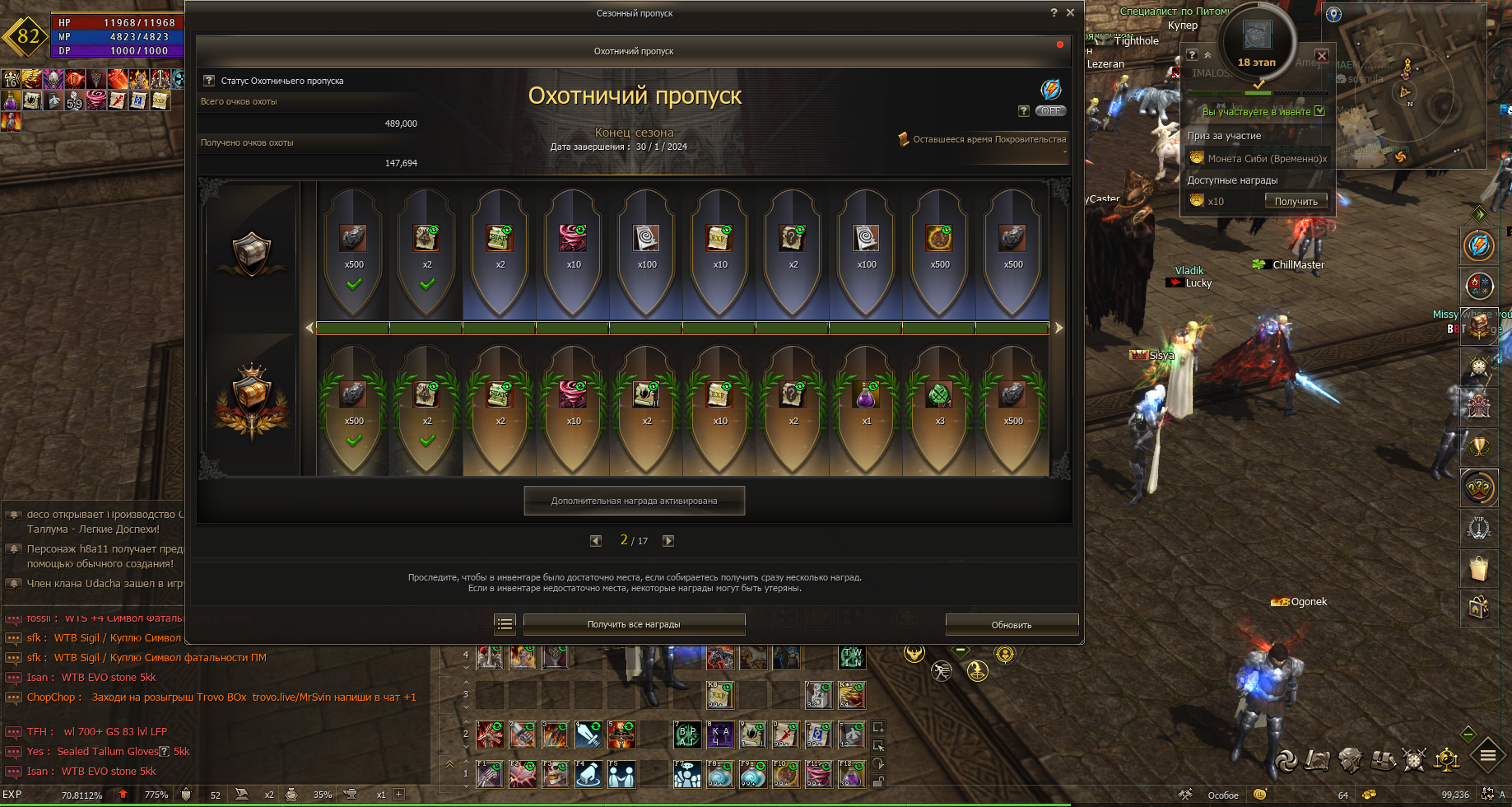Toggle the event participation checkbox

1319,111
